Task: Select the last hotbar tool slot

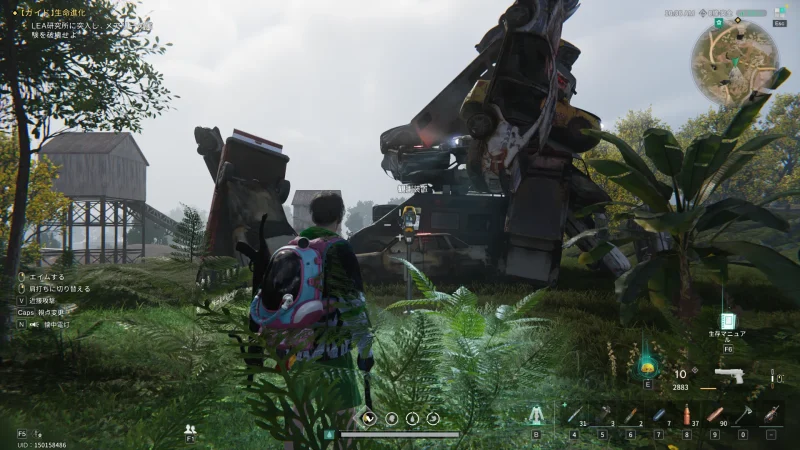Action: (x=770, y=414)
